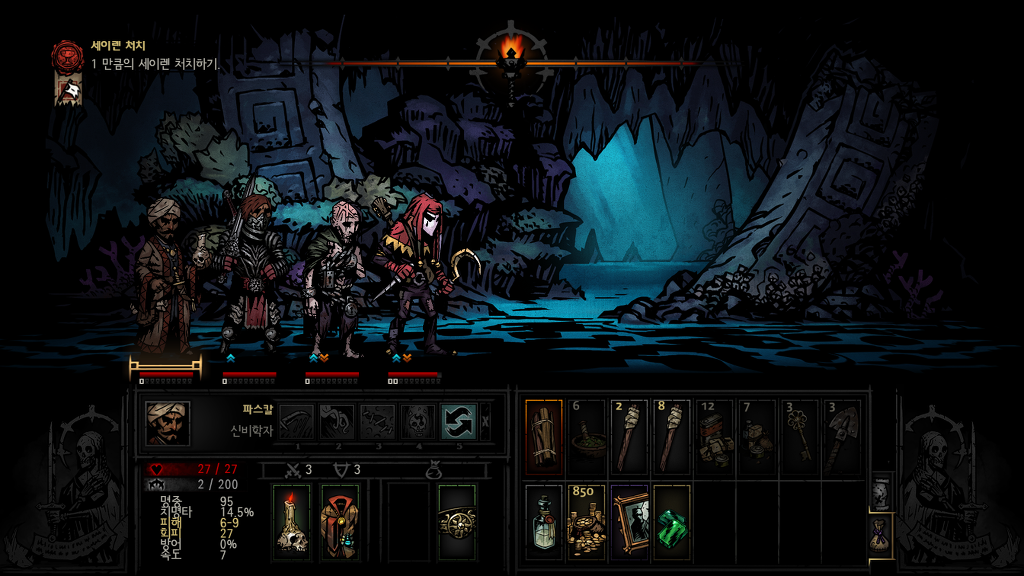Use the medicinal herbs bowl

tap(587, 436)
